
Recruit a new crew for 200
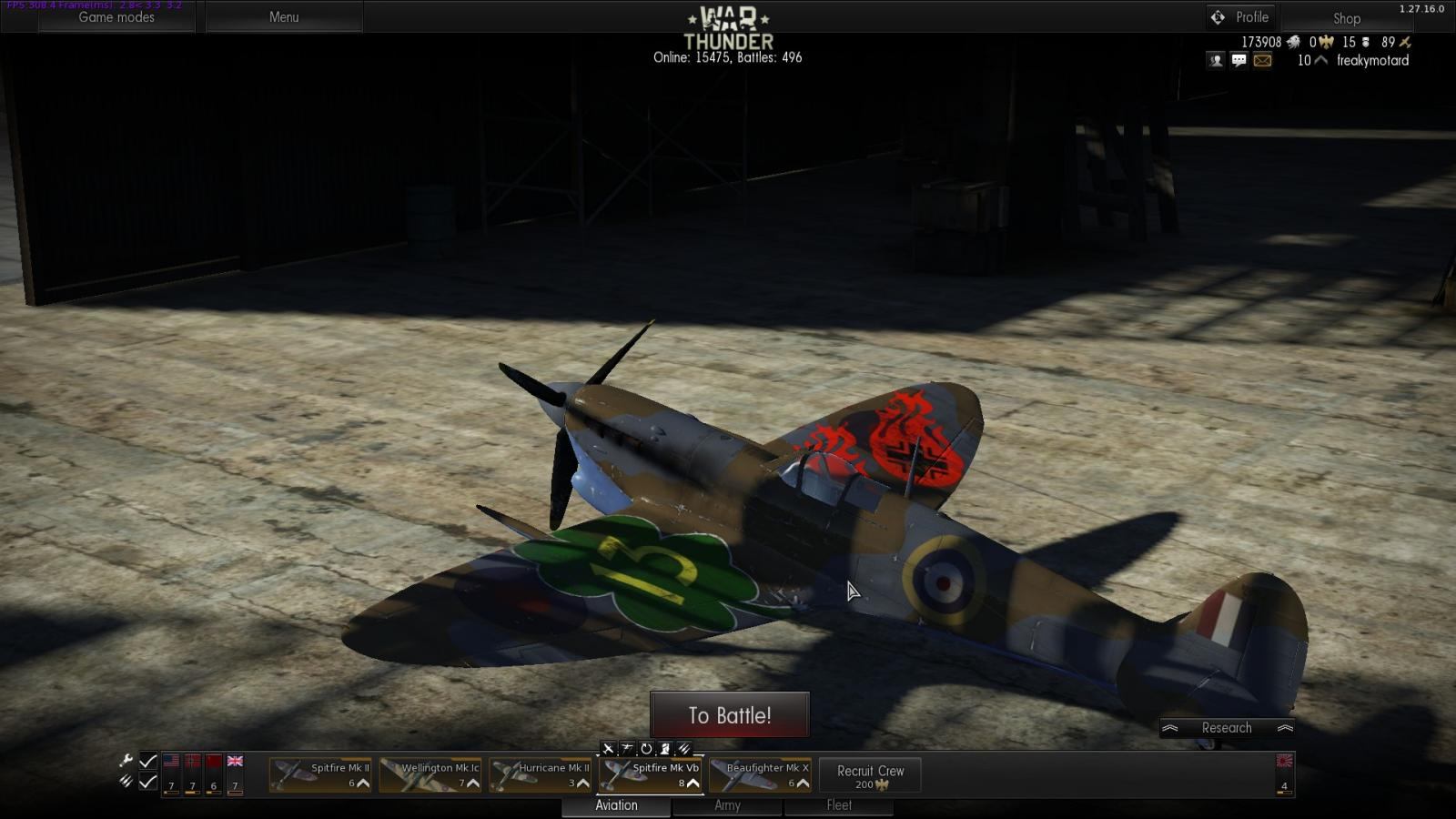click(870, 775)
